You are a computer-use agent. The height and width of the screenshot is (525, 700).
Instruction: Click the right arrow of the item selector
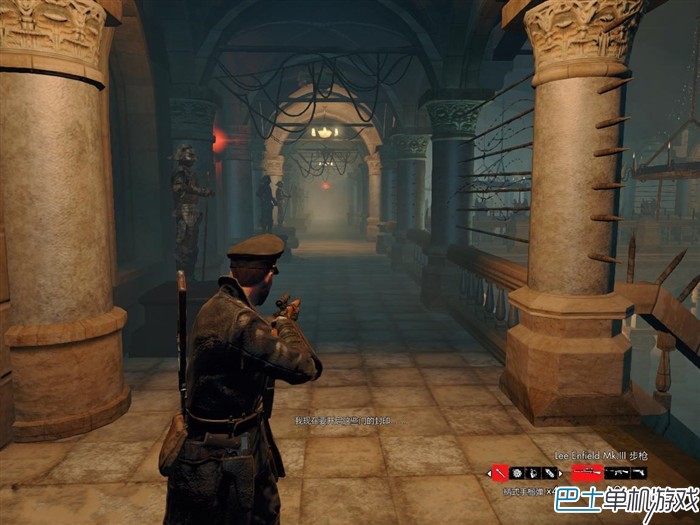pyautogui.click(x=559, y=472)
